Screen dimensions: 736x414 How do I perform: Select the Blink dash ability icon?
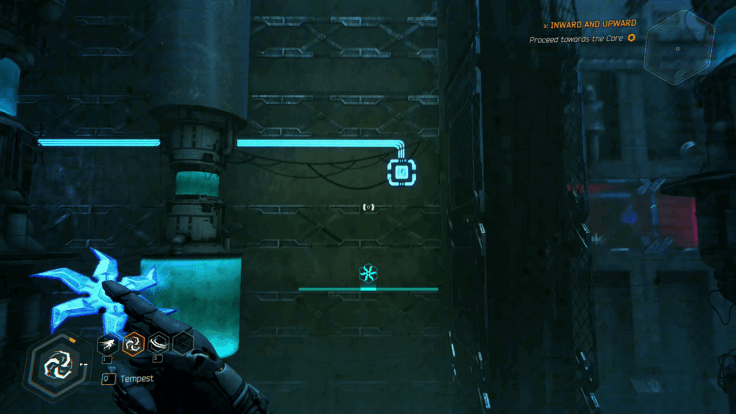point(106,344)
